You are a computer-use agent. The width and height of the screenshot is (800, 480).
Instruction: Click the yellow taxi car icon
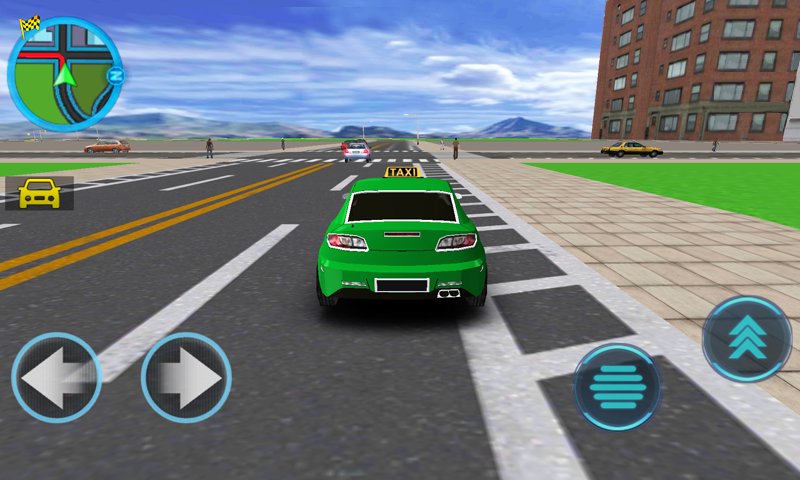point(39,193)
